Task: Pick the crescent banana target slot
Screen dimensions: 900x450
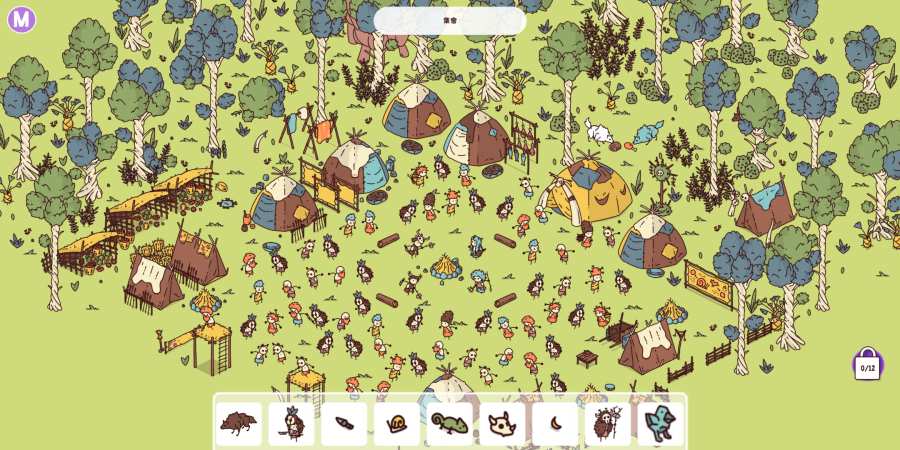Action: pyautogui.click(x=555, y=424)
